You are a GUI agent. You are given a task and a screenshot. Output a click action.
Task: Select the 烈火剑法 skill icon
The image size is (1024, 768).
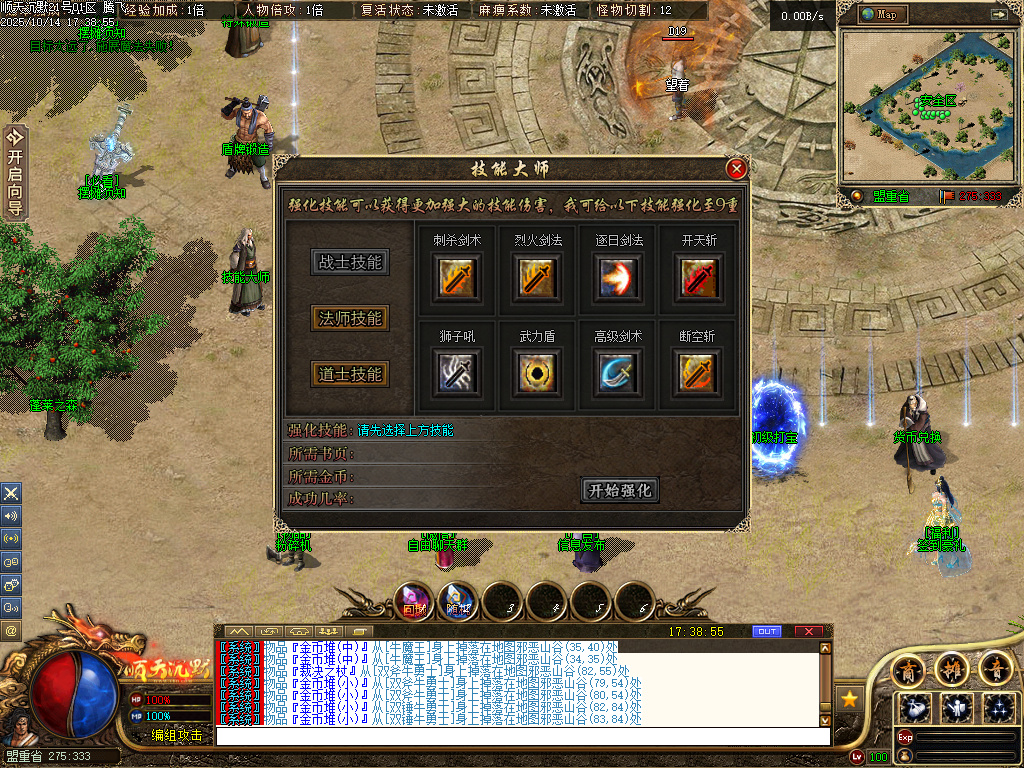[538, 277]
